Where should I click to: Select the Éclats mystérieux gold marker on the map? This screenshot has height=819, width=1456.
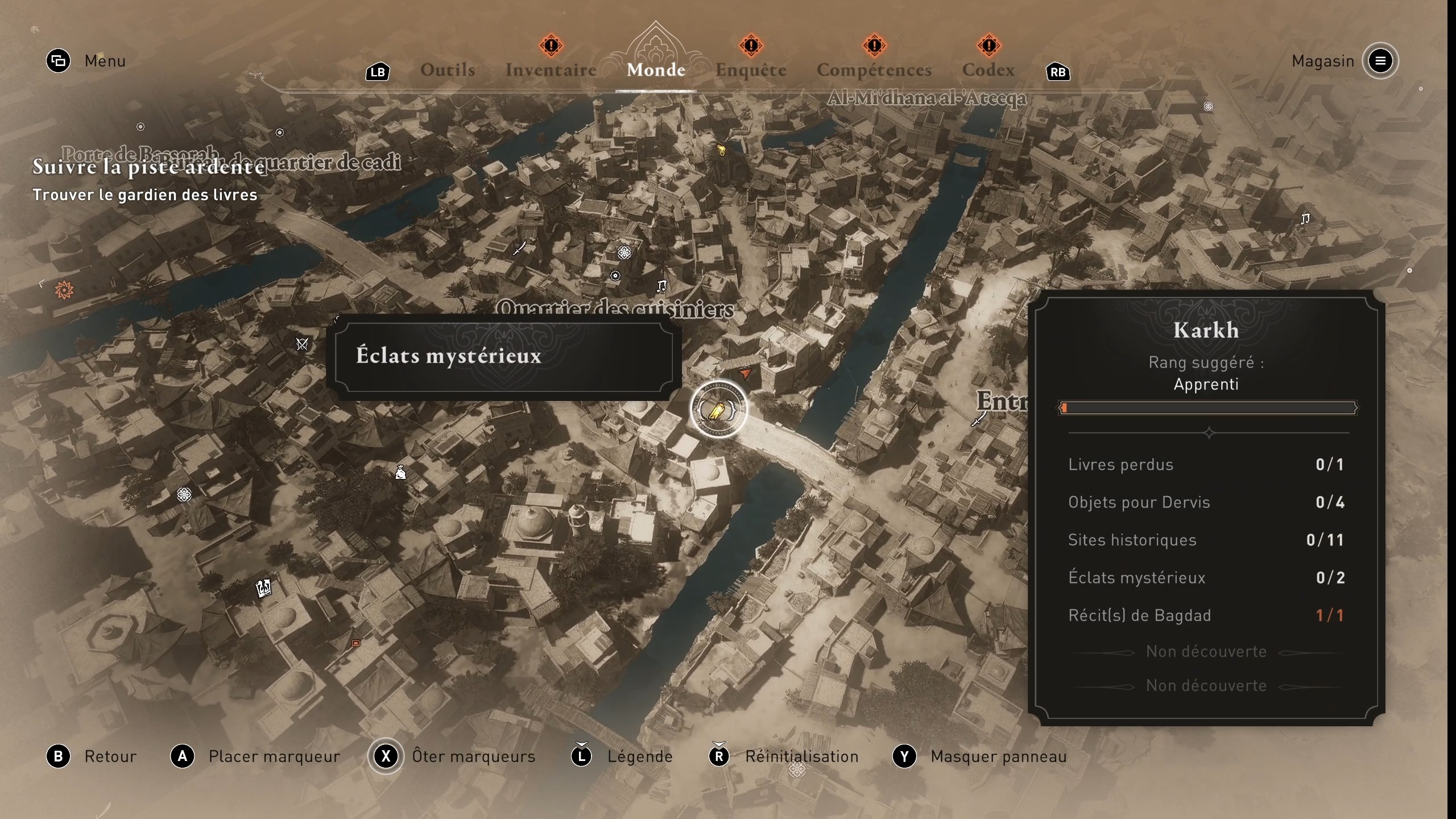pos(719,411)
